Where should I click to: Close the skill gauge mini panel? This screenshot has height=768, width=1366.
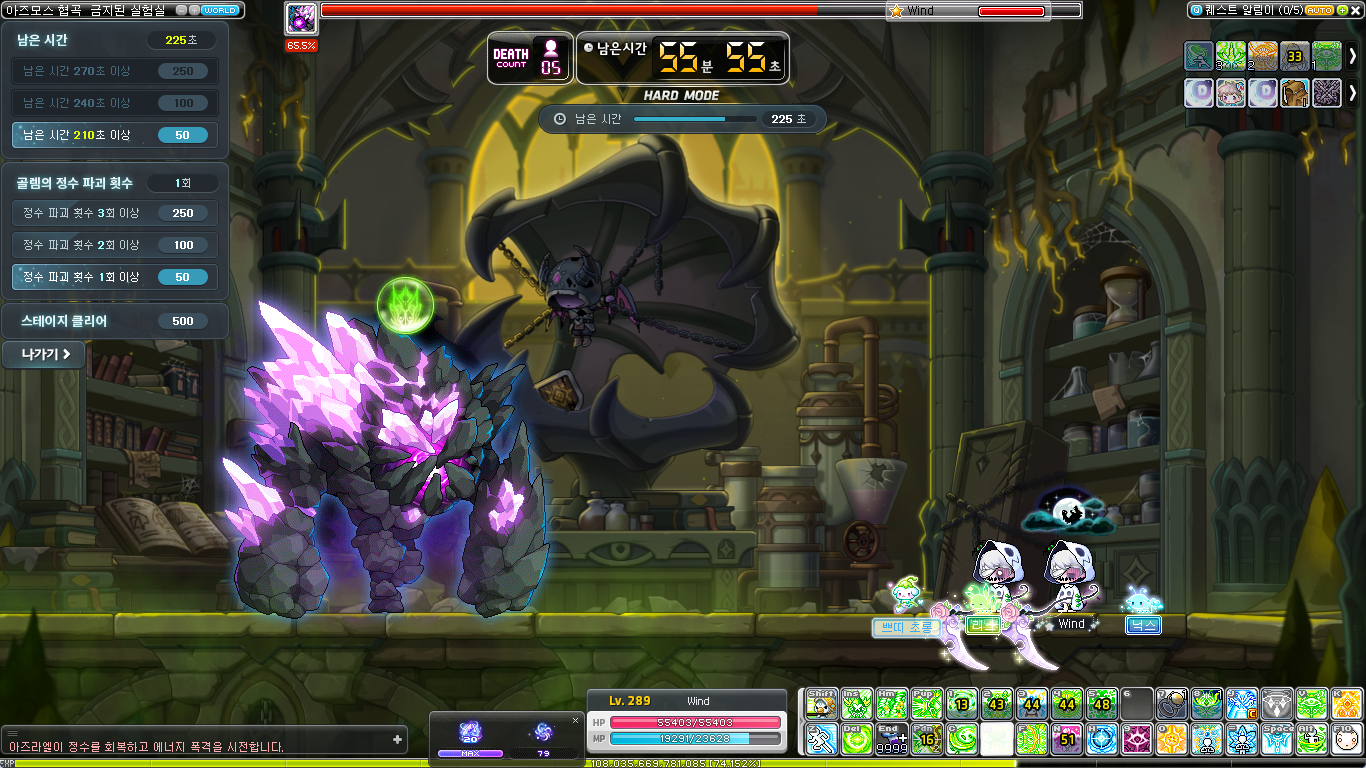coord(575,720)
